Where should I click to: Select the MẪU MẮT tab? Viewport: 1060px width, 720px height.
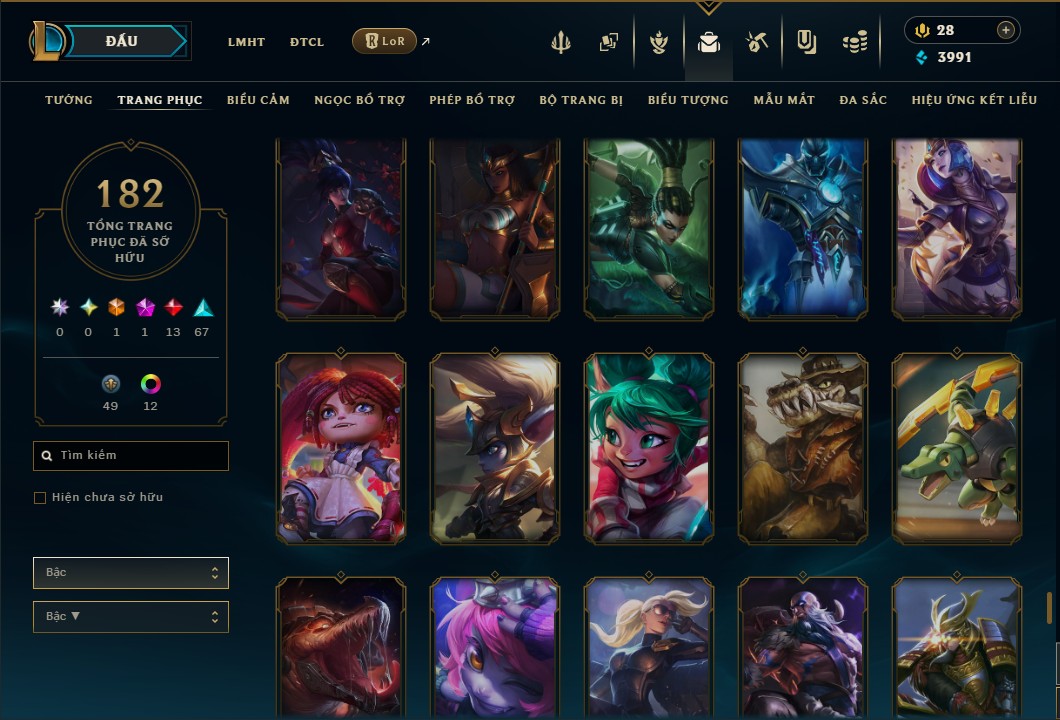click(784, 100)
